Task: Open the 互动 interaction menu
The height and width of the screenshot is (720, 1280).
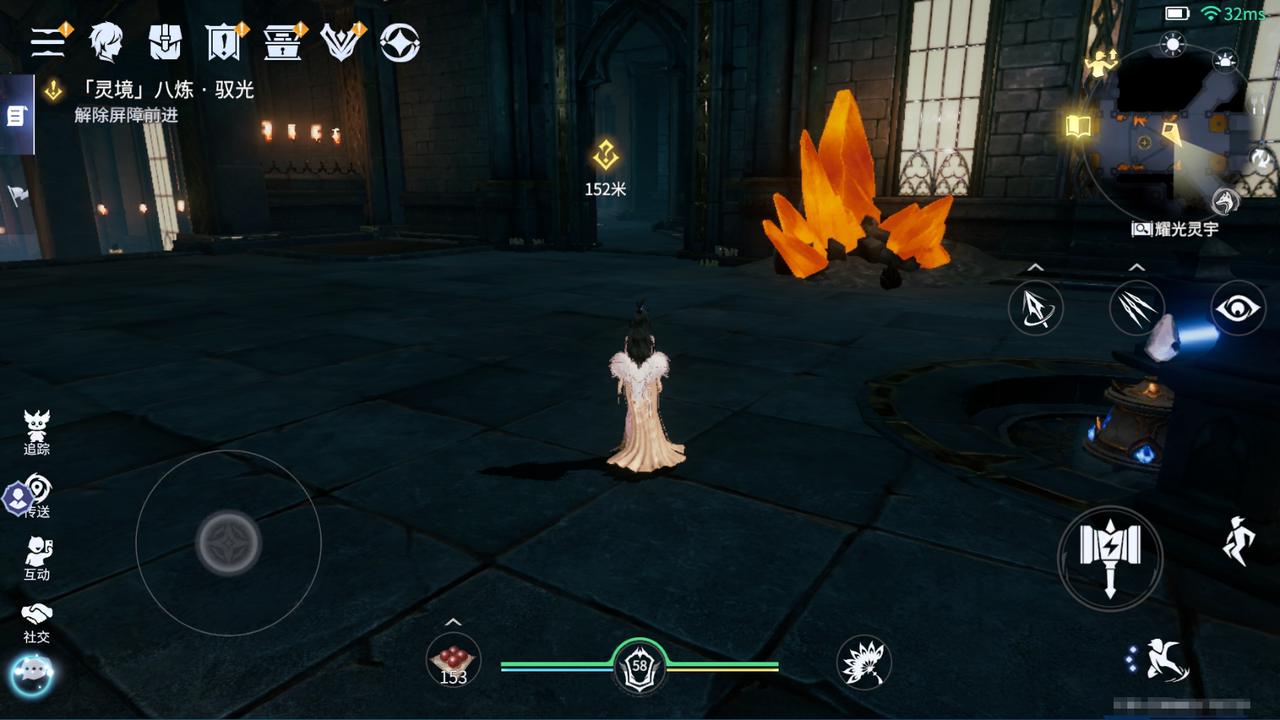Action: 37,558
